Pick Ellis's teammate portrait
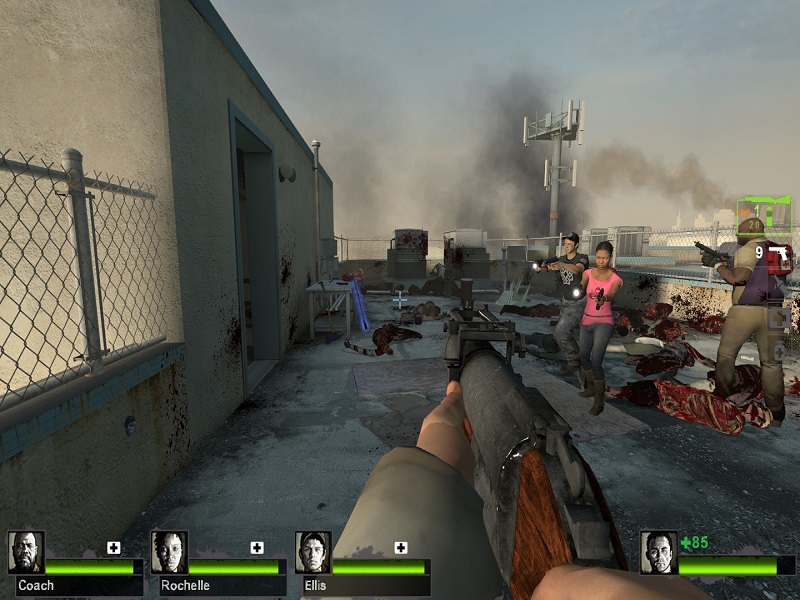This screenshot has width=800, height=600. [x=313, y=552]
